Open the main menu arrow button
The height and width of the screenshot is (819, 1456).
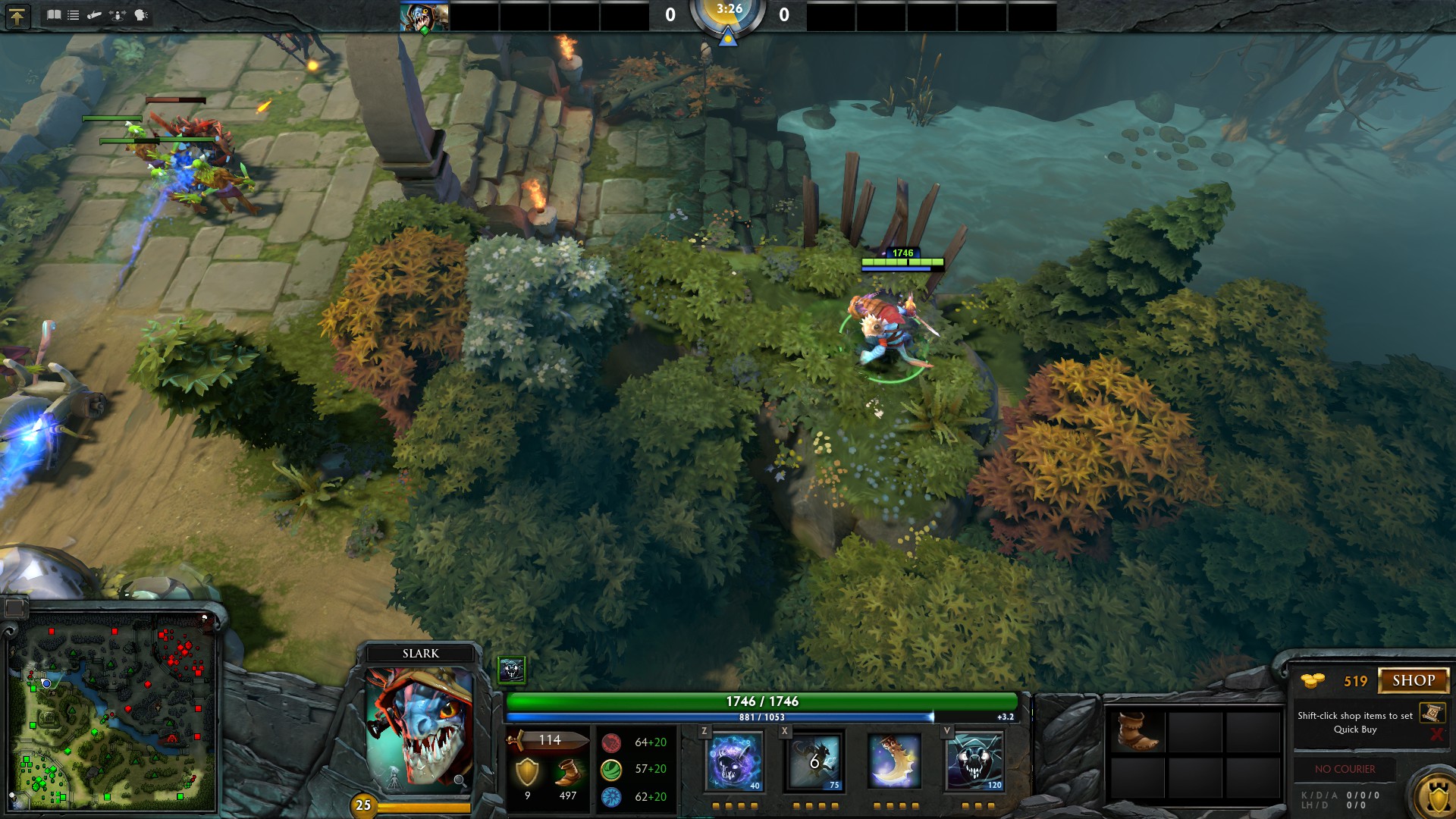coord(17,16)
